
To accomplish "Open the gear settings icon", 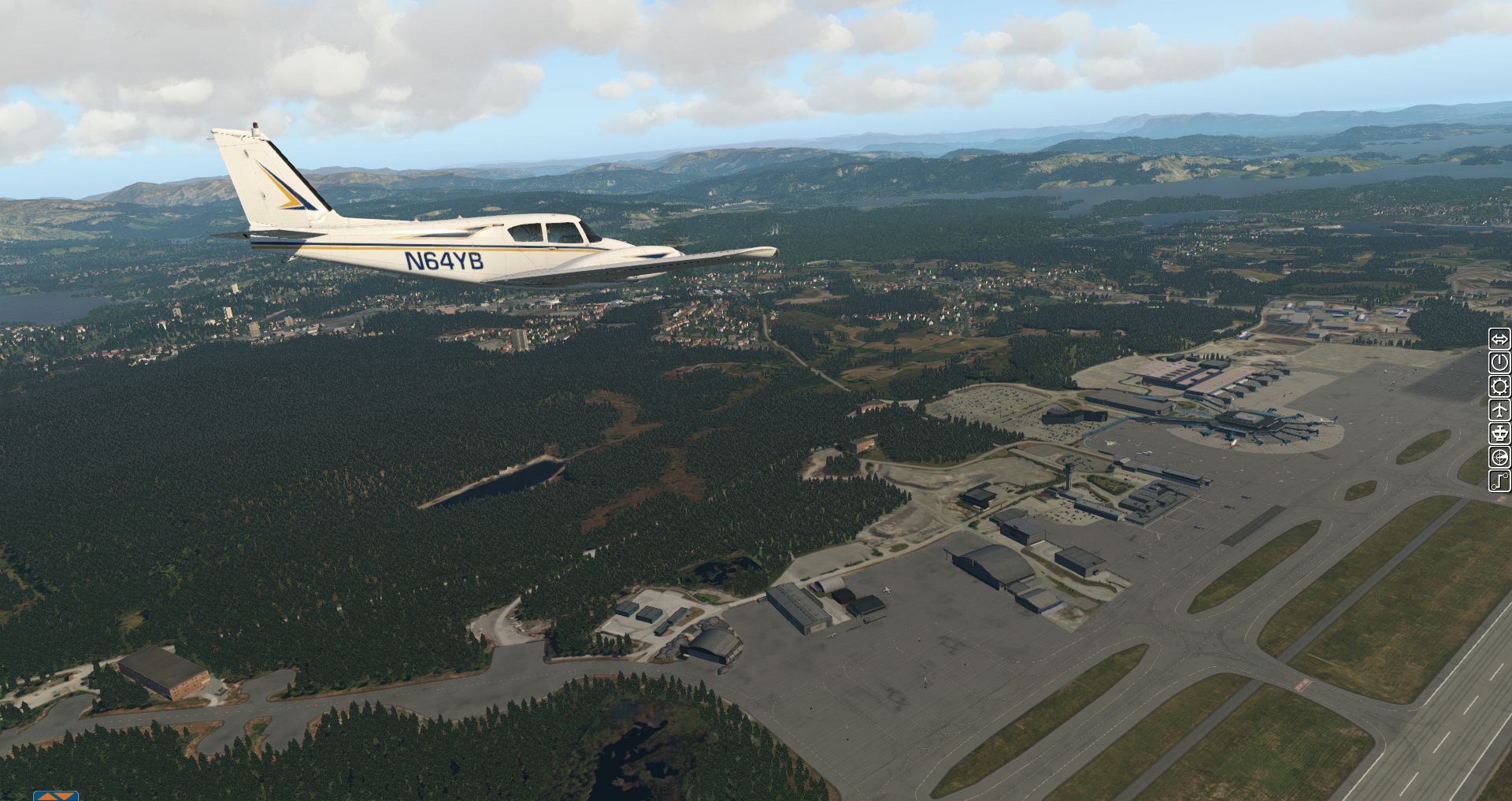I will pyautogui.click(x=1499, y=386).
